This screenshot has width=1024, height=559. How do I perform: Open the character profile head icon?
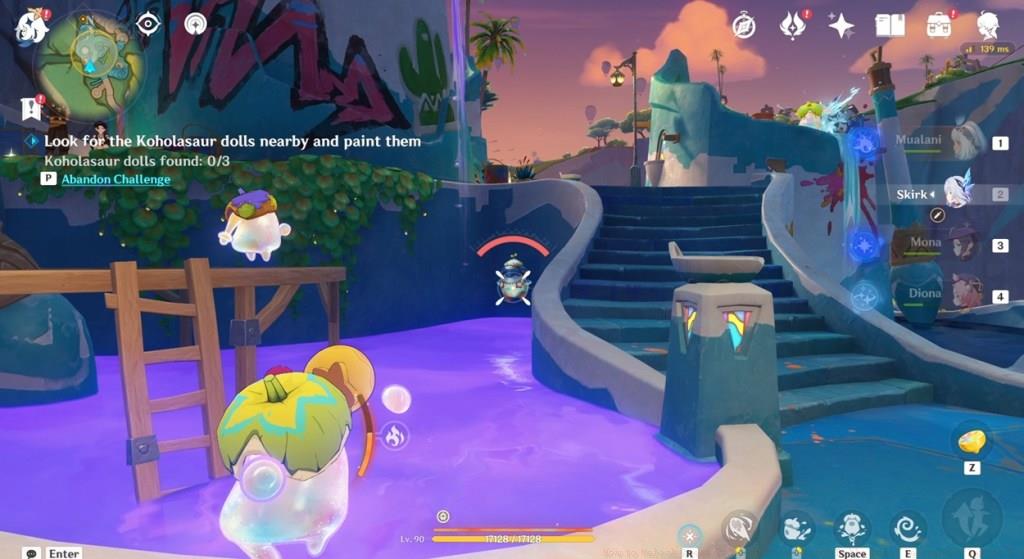988,25
